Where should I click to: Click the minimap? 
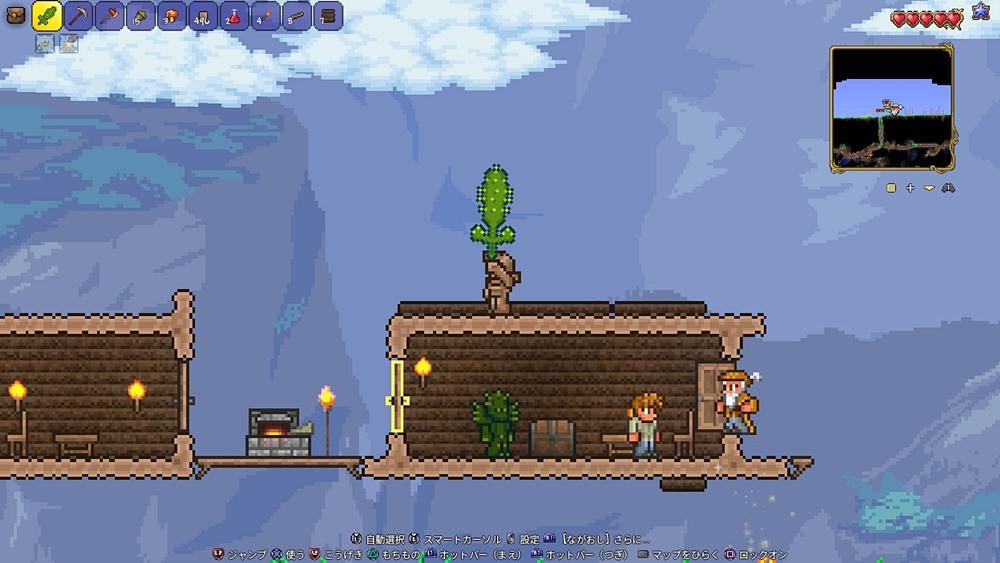point(891,108)
